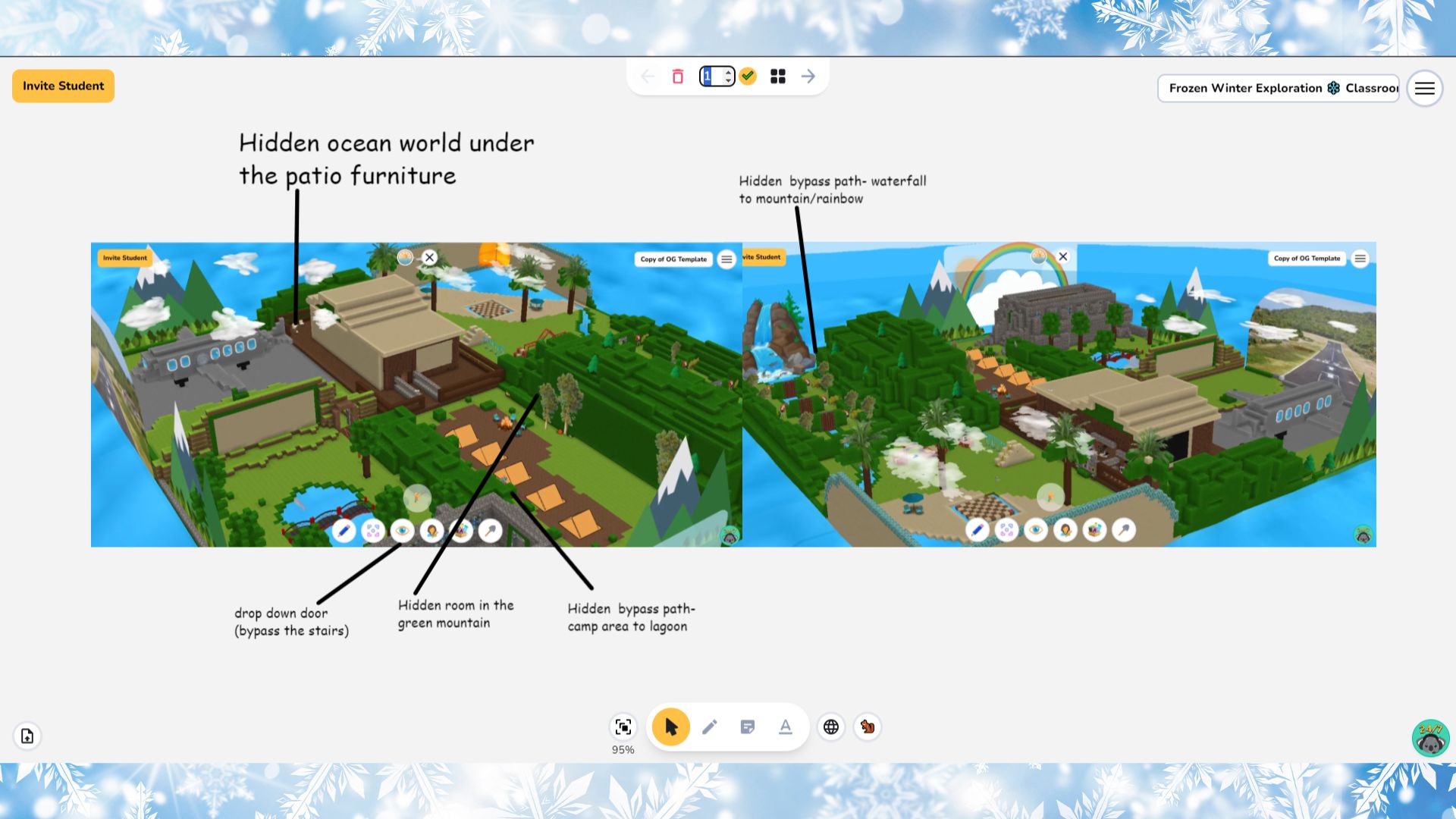Click the up arrow on the page number stepper
This screenshot has width=1456, height=819.
pyautogui.click(x=728, y=72)
